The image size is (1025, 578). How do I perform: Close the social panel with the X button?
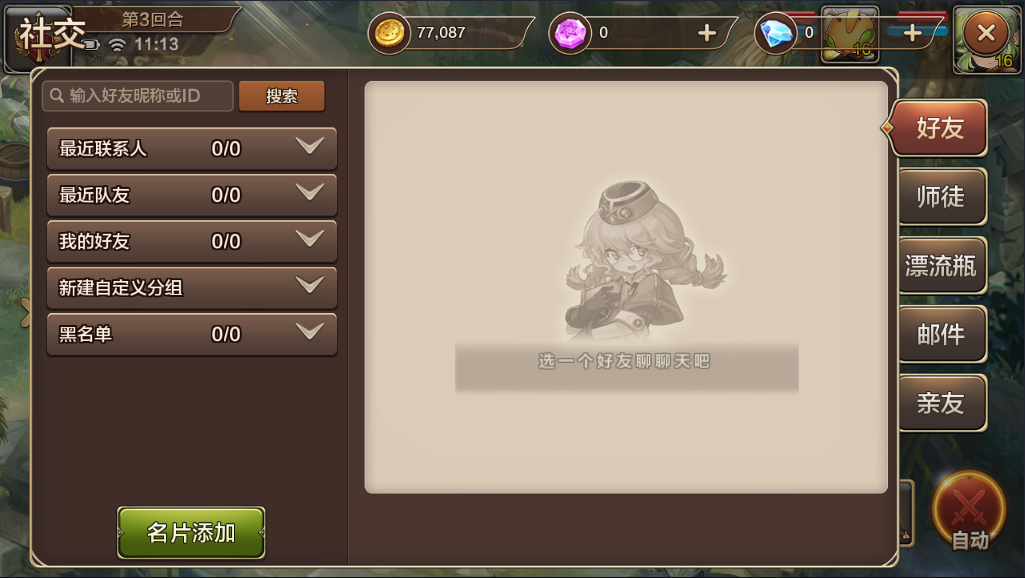985,33
